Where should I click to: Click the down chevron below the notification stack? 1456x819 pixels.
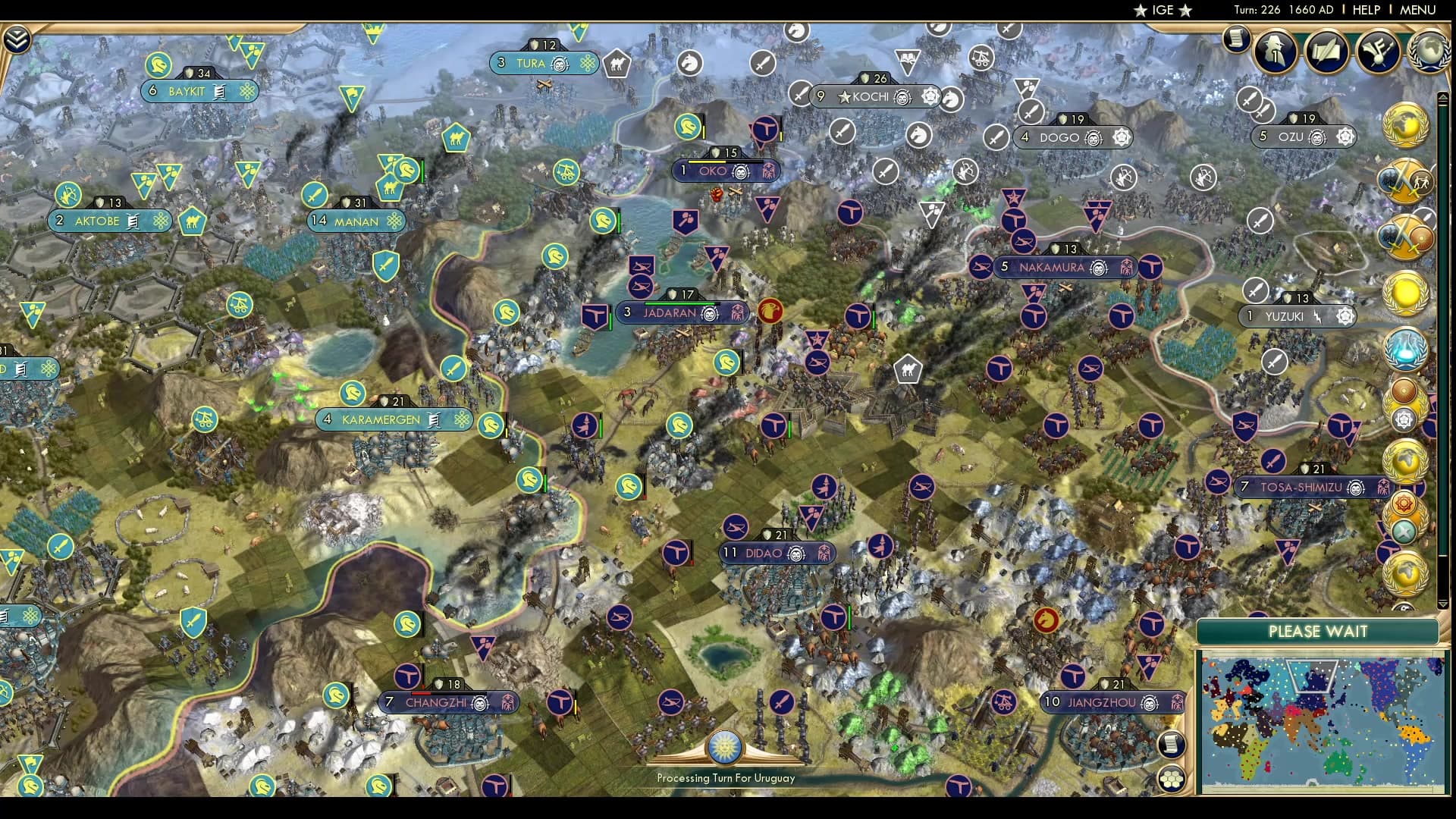coord(1441,601)
